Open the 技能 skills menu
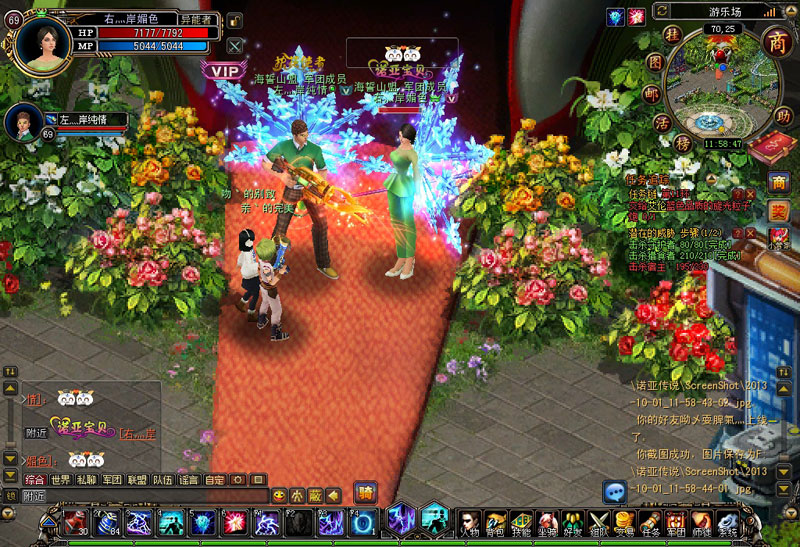 (521, 522)
